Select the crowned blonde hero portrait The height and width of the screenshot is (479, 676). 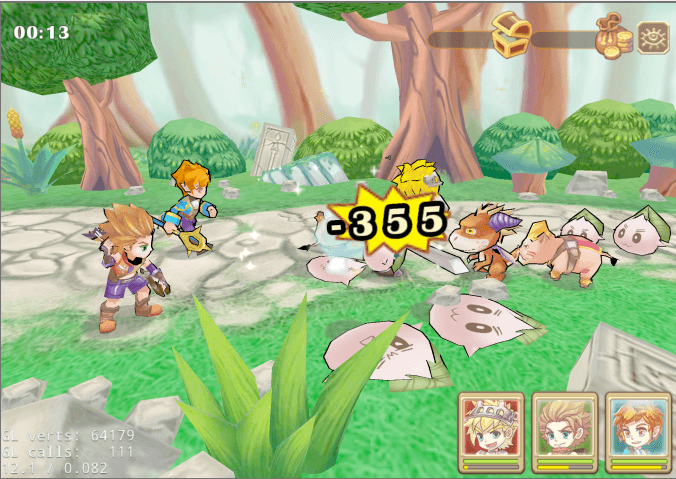tap(490, 427)
